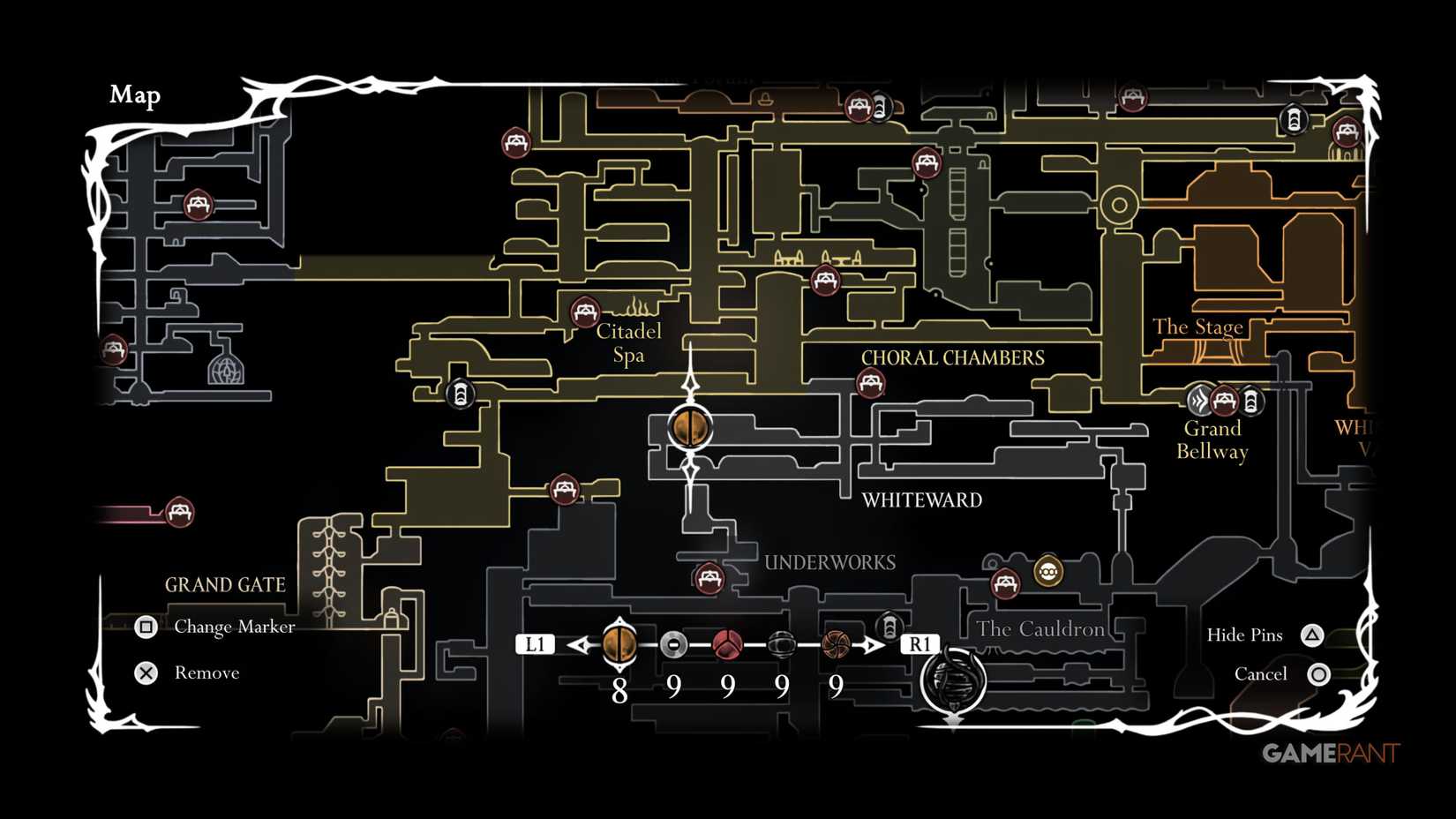Click the Underworks area label

[831, 562]
